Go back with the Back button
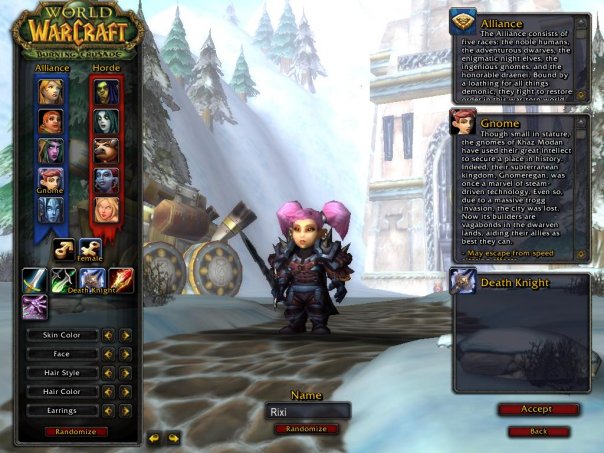 (537, 431)
